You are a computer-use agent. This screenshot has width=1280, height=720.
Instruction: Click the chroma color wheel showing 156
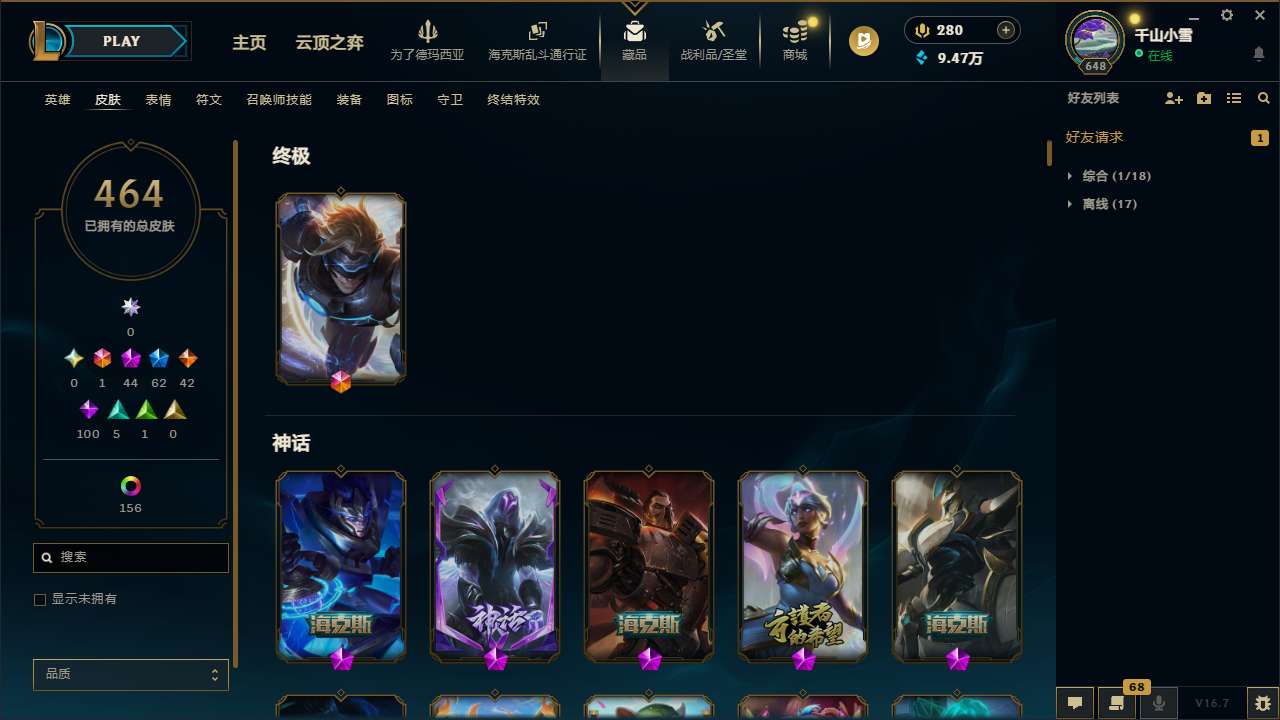click(130, 484)
